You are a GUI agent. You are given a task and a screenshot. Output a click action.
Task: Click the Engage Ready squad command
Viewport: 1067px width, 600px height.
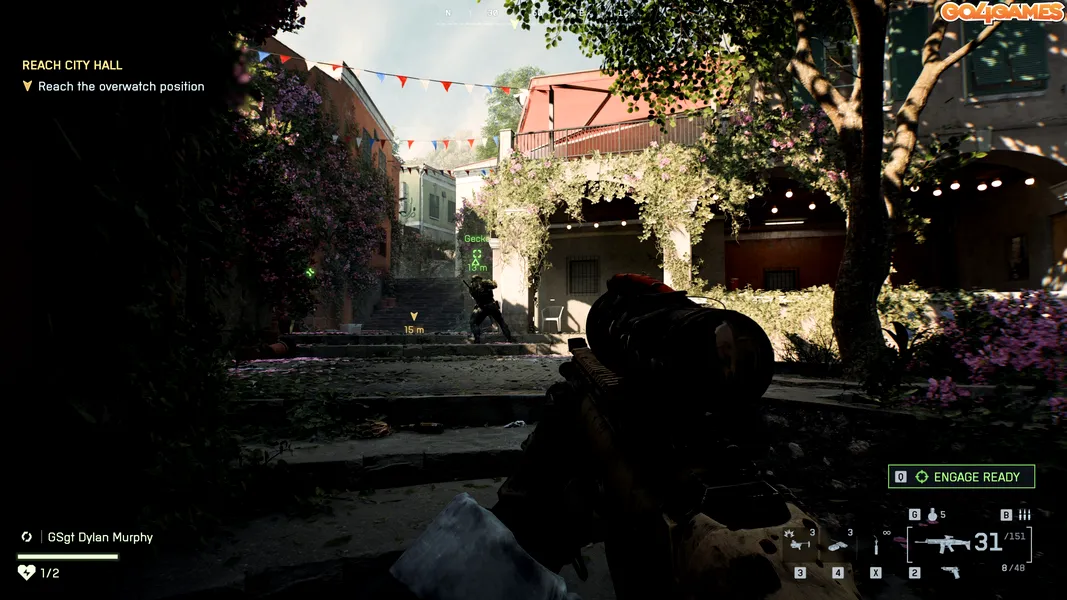tap(961, 477)
